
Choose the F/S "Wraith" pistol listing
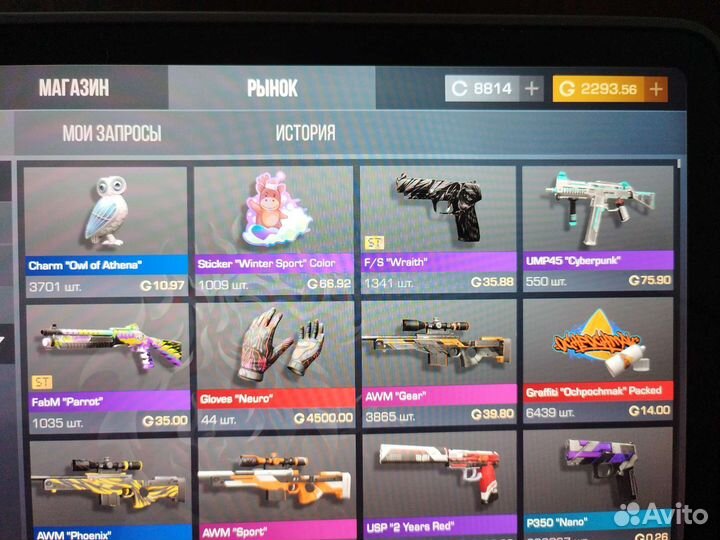click(438, 227)
